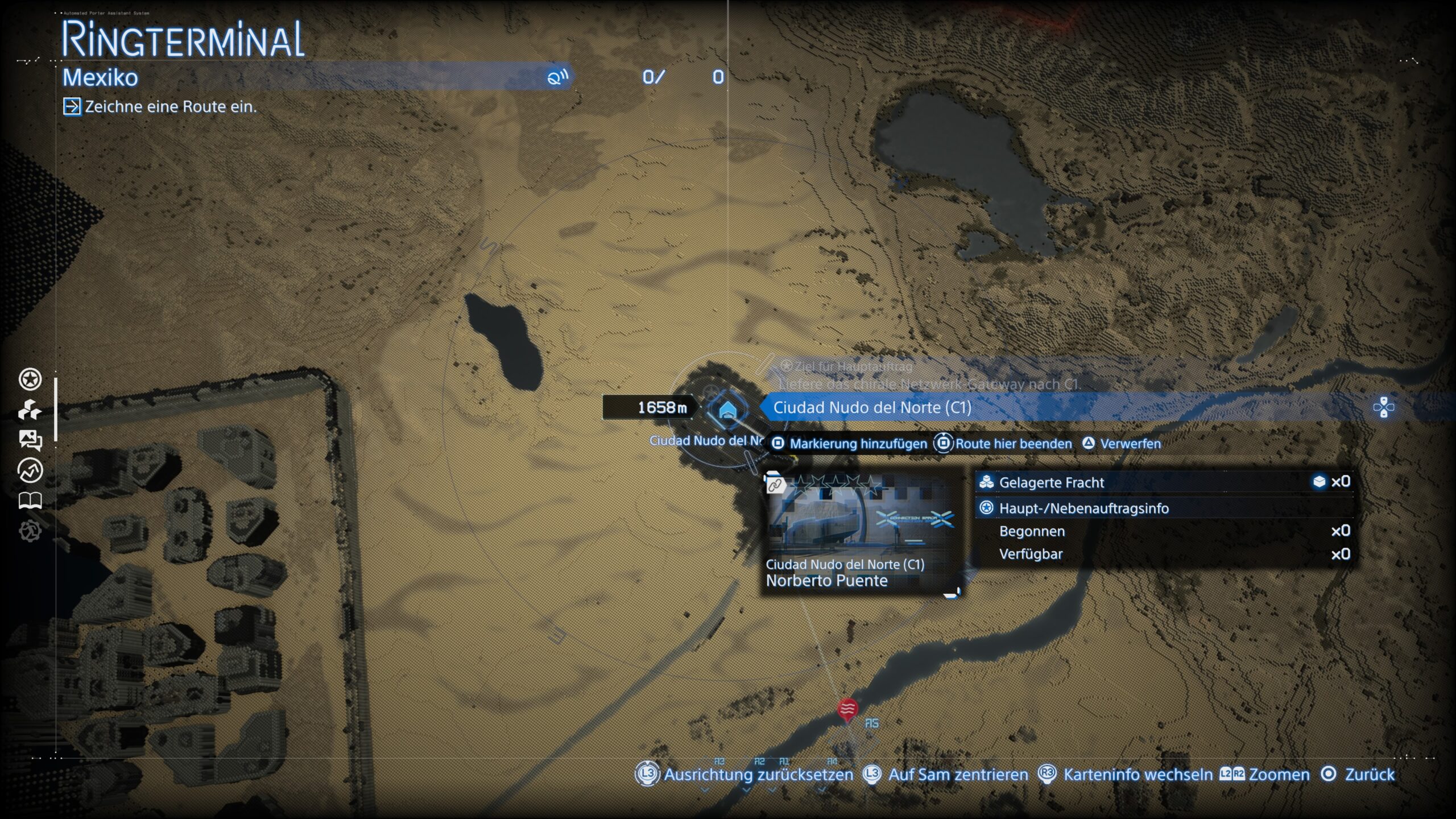
Task: Select the greyed-out running figure gear icon
Action: click(30, 531)
